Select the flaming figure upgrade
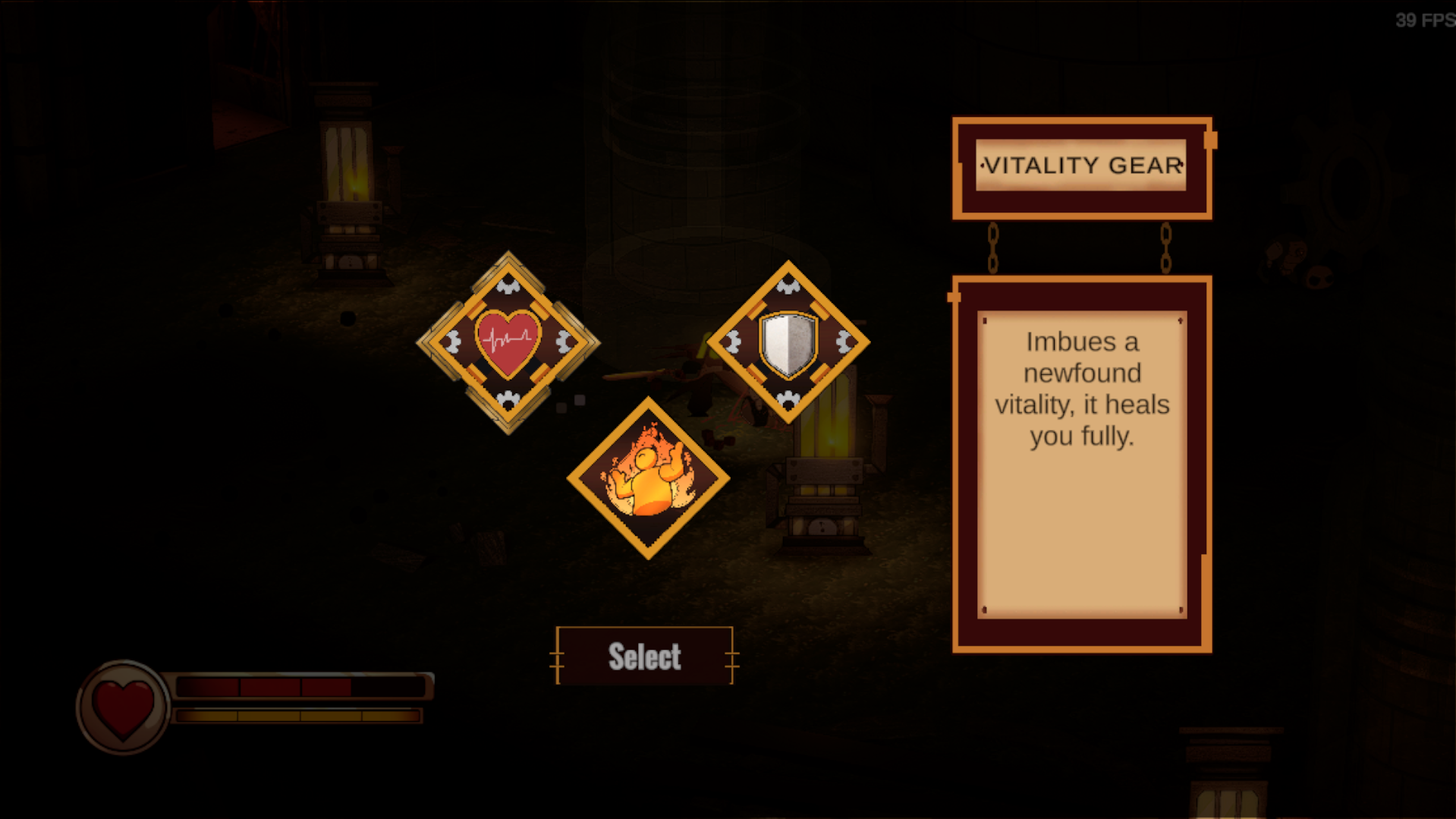This screenshot has width=1456, height=819. (648, 478)
